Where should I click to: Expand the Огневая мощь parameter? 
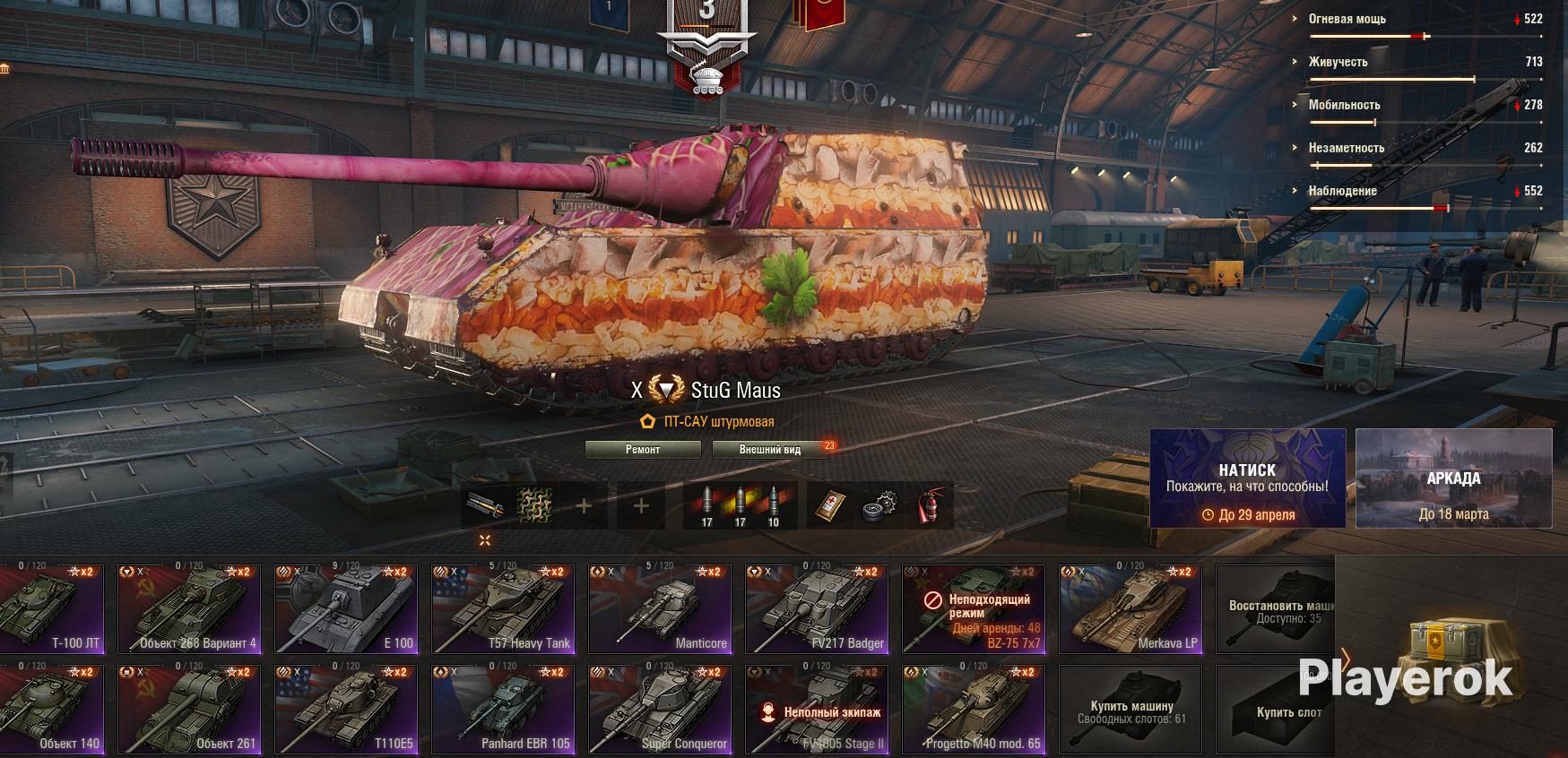coord(1347,19)
